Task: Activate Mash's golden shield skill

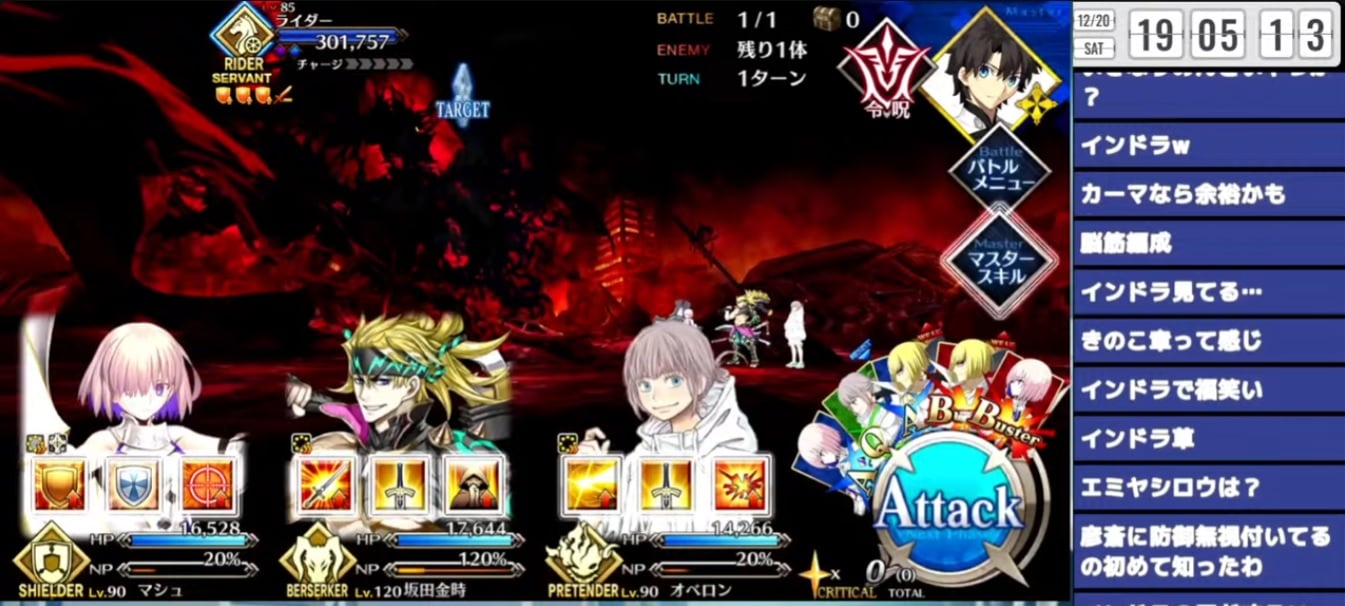Action: click(59, 485)
